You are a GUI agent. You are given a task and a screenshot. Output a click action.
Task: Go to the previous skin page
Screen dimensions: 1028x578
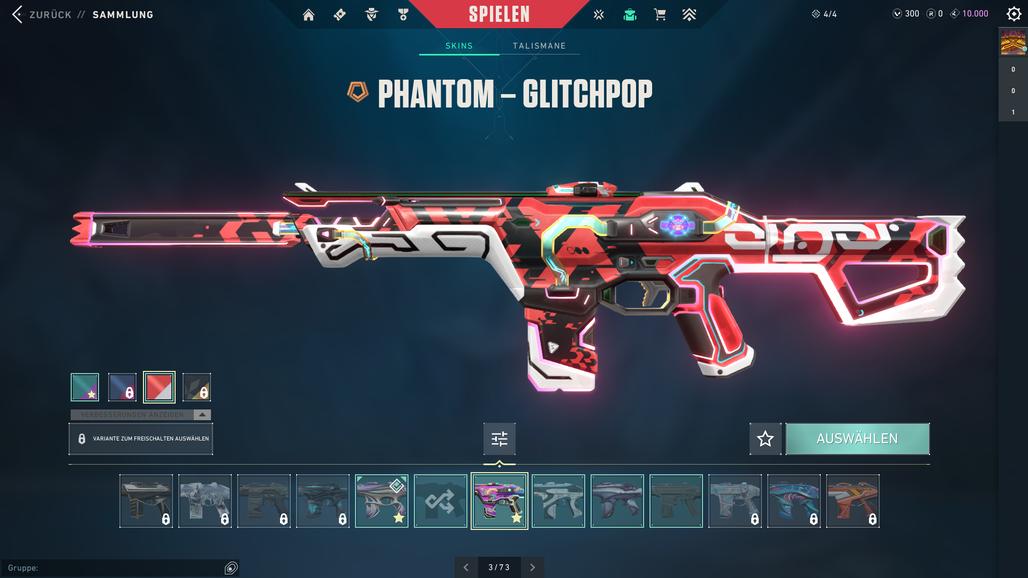point(465,567)
